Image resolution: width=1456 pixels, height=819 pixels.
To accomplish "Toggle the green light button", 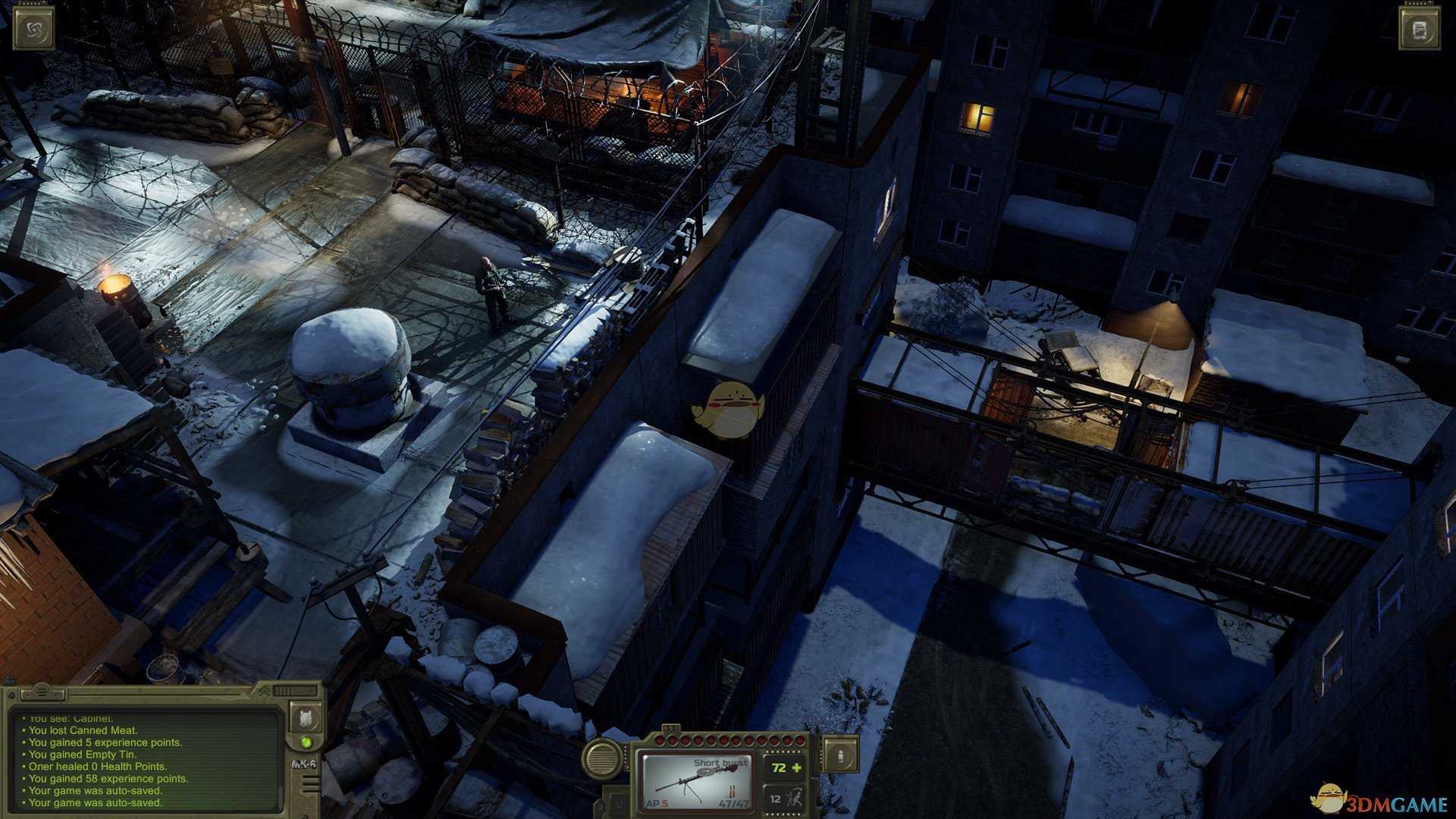I will [x=306, y=742].
